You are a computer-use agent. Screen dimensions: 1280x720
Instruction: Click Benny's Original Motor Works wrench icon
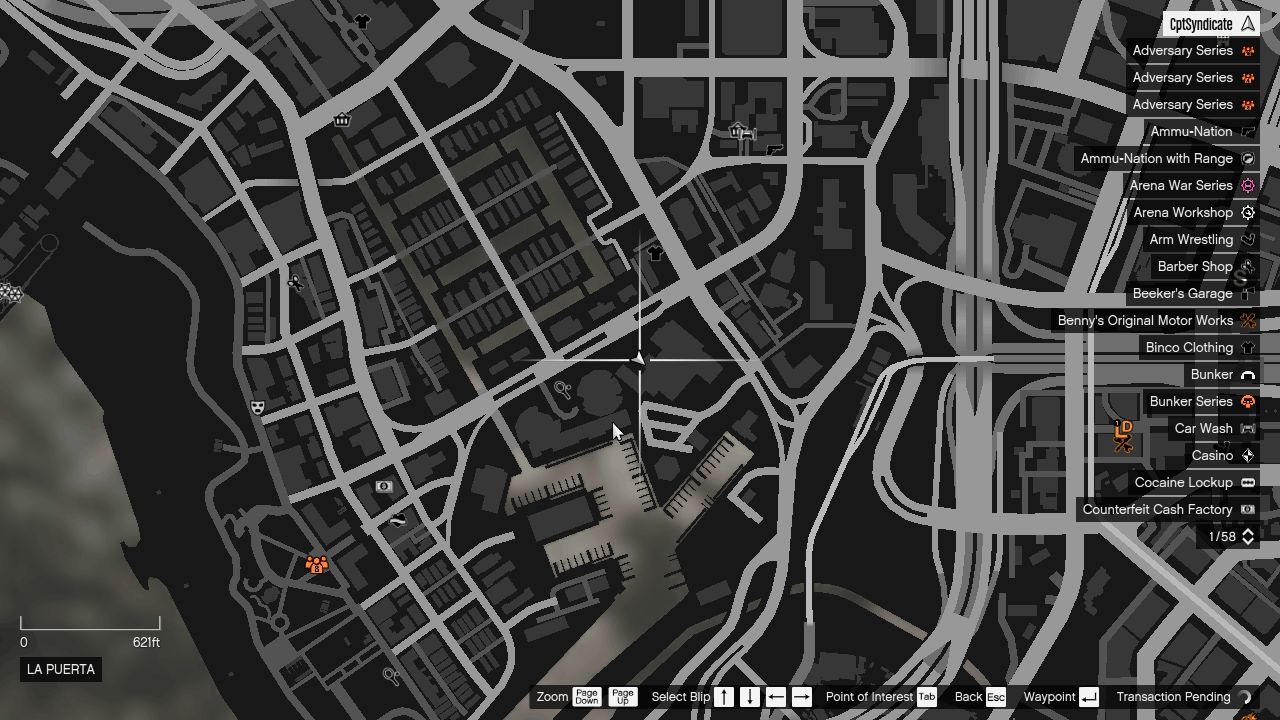coord(1247,320)
